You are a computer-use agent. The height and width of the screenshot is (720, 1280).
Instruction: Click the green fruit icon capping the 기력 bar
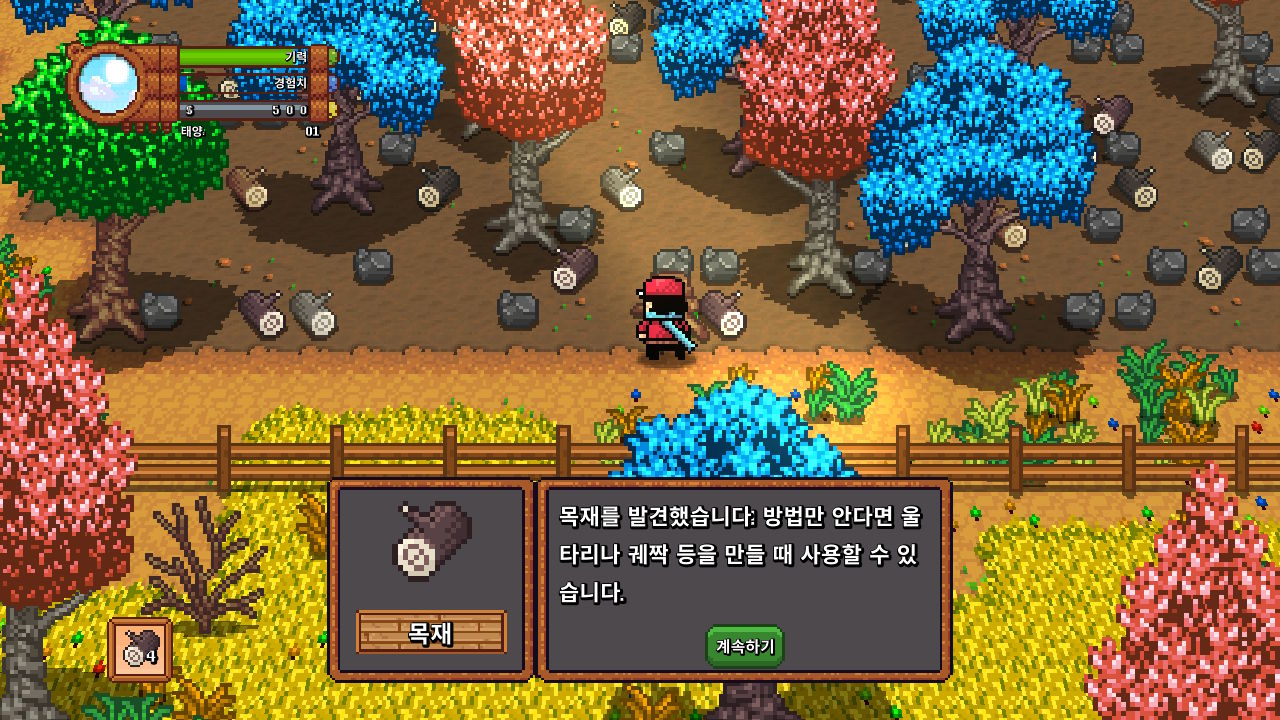[x=332, y=57]
